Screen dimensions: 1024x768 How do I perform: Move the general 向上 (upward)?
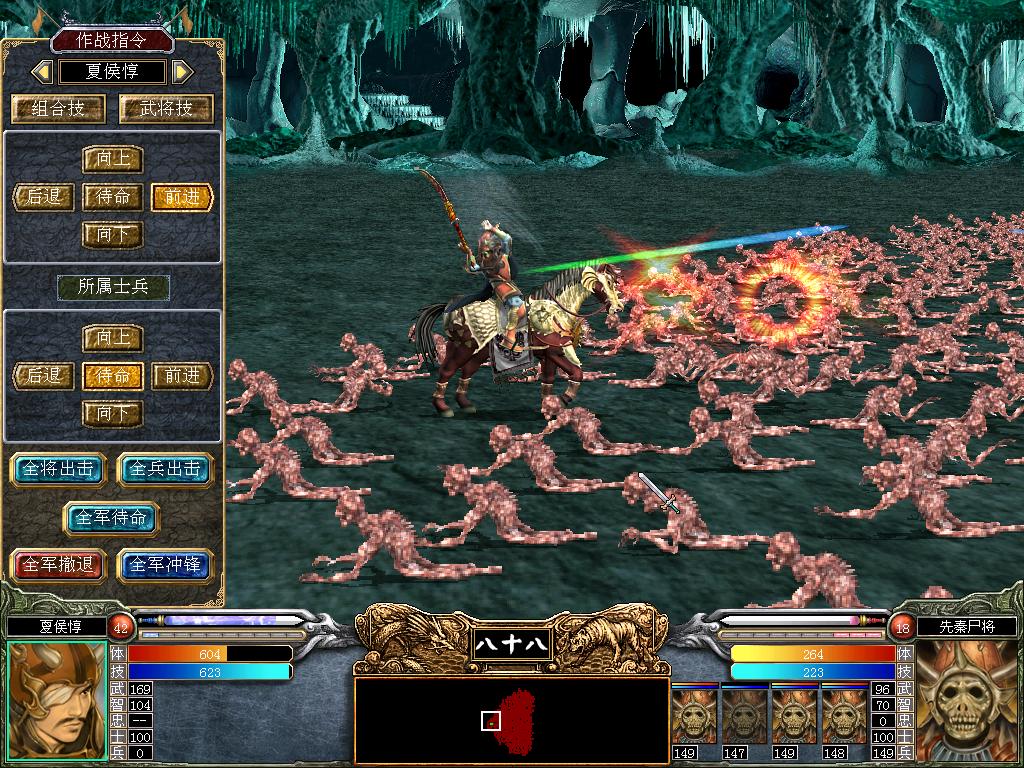(x=113, y=159)
